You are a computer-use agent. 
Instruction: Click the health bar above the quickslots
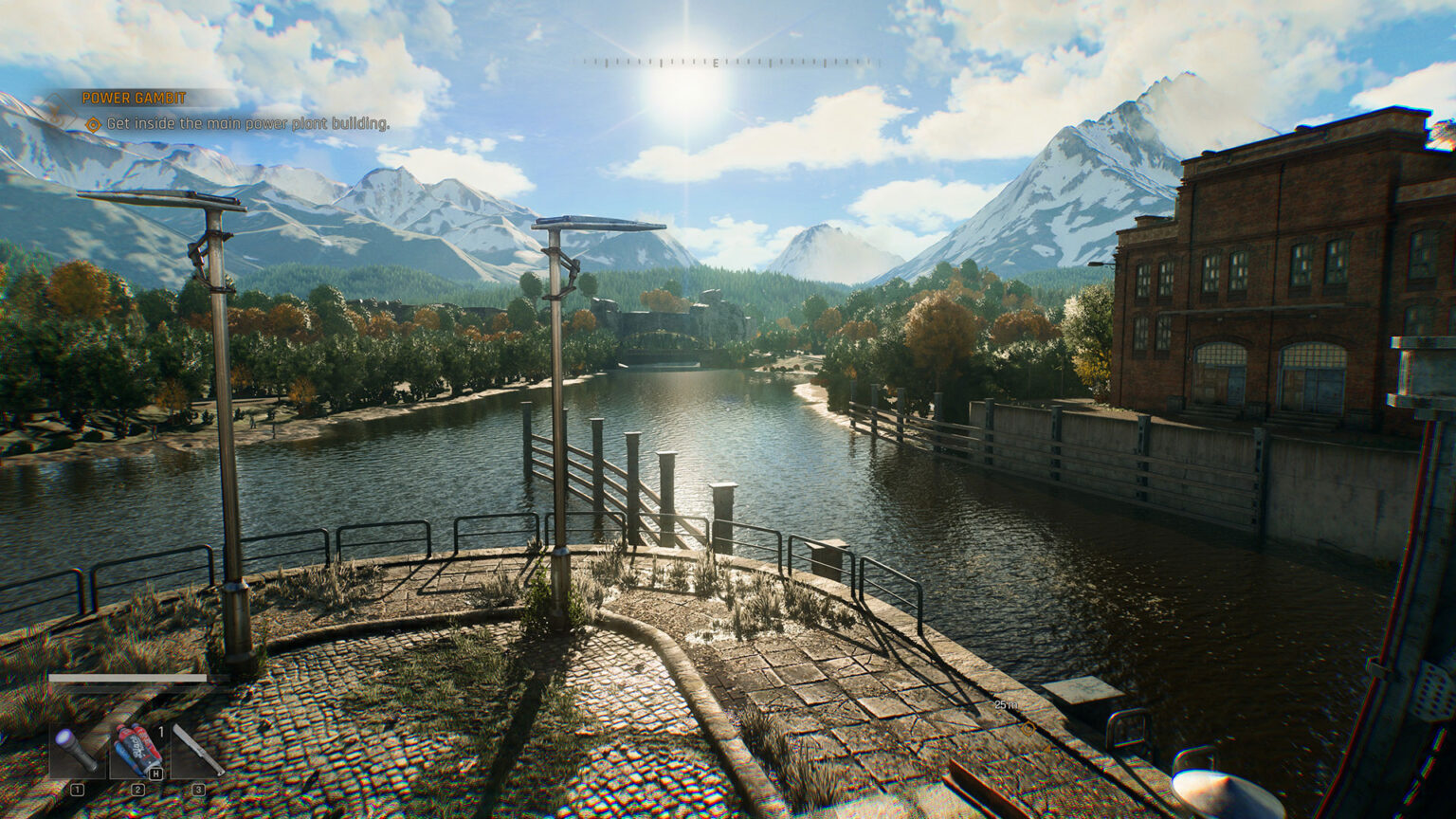[x=128, y=676]
